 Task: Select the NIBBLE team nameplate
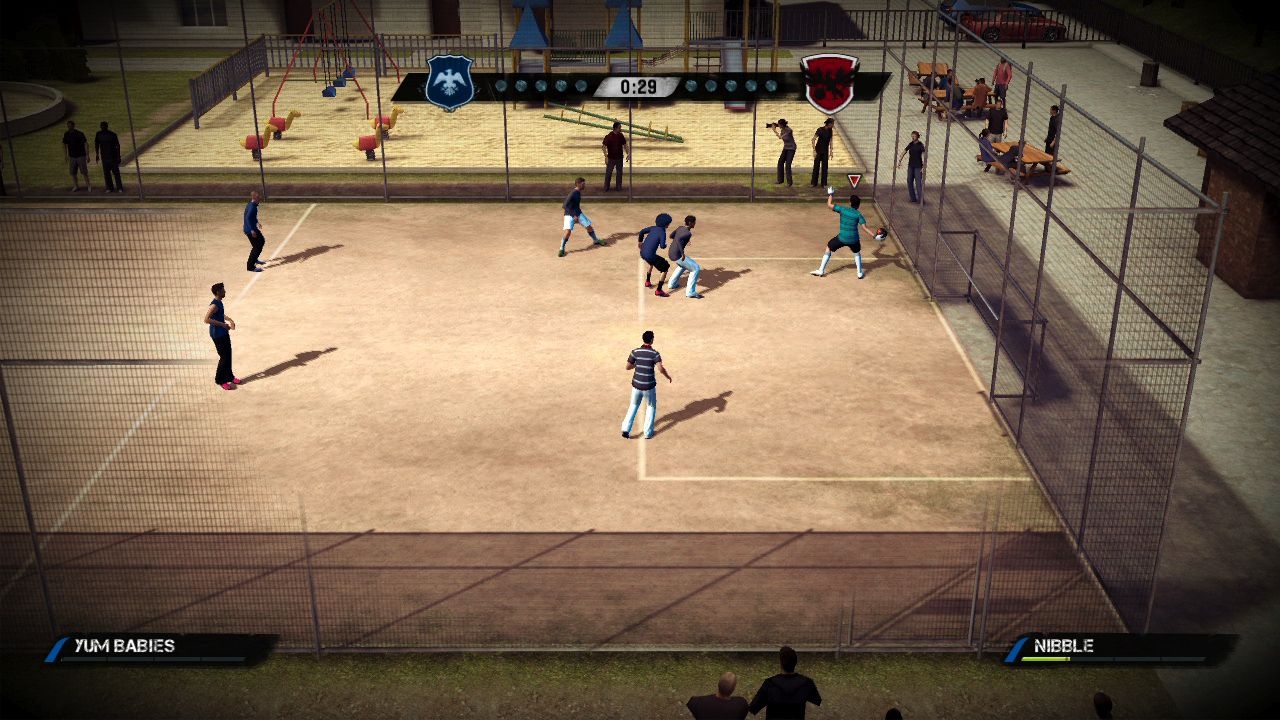(1065, 646)
